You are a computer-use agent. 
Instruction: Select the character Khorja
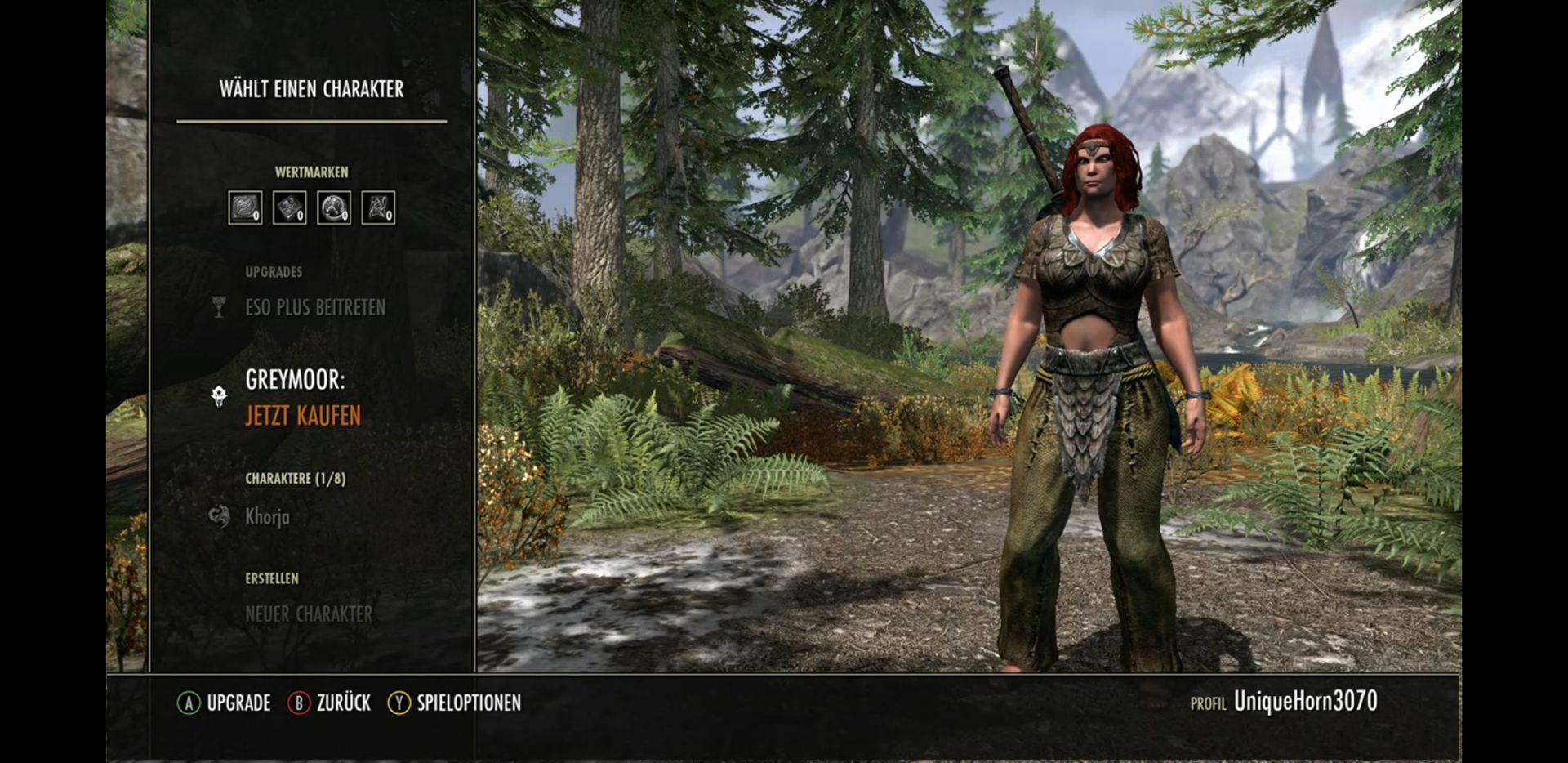[x=267, y=517]
